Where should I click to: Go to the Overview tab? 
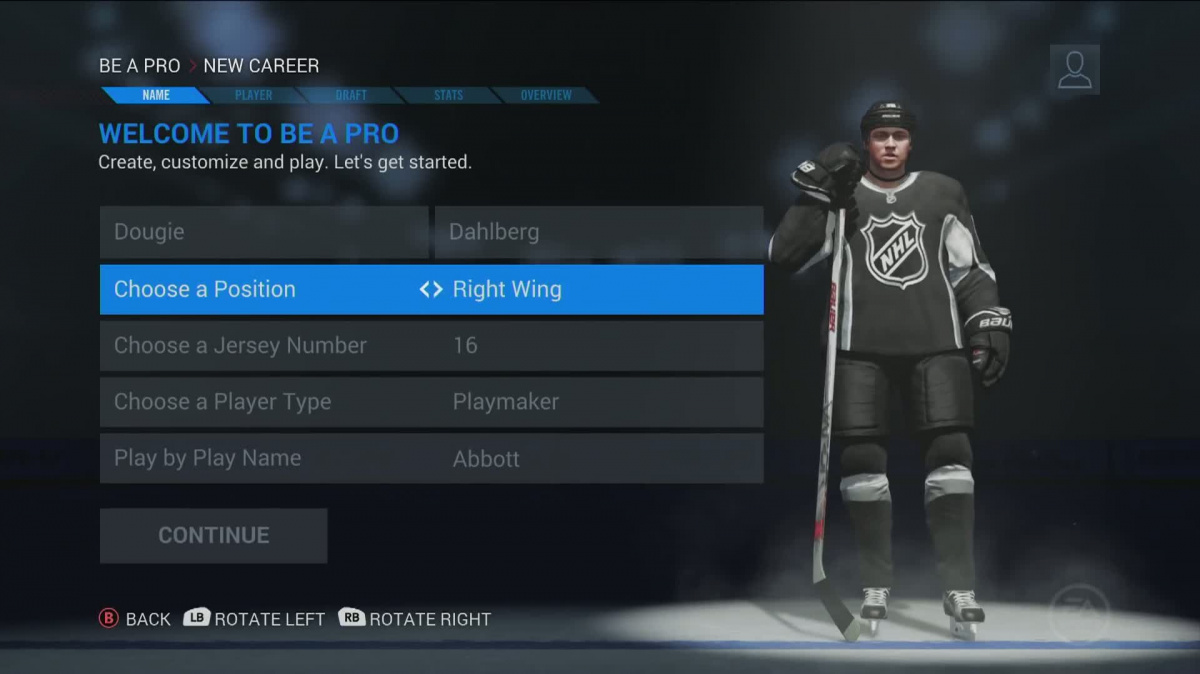pos(546,95)
